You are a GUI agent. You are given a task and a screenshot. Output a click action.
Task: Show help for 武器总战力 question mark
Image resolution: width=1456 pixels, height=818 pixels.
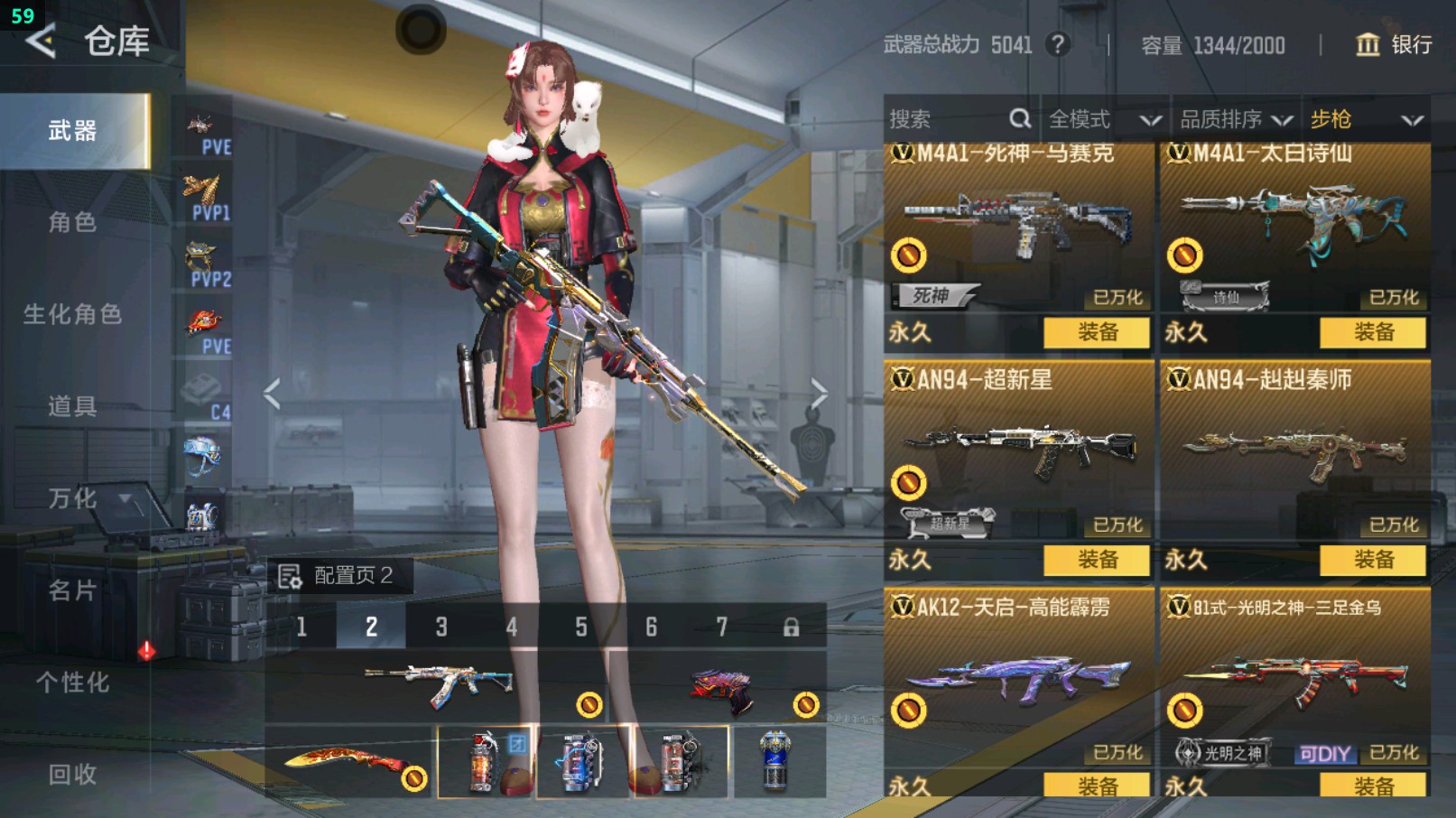point(1058,44)
